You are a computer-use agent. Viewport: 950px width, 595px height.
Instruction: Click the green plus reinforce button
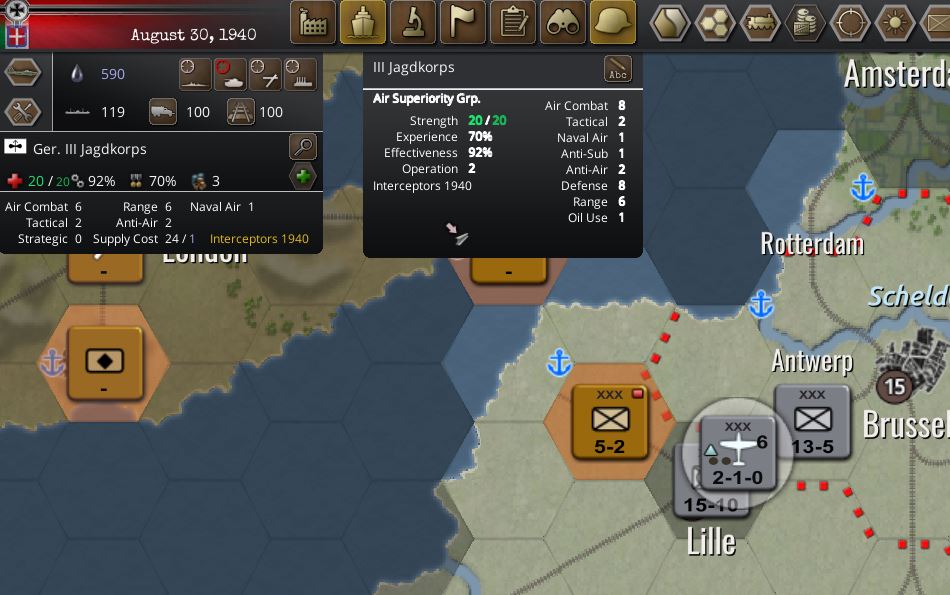(x=304, y=179)
